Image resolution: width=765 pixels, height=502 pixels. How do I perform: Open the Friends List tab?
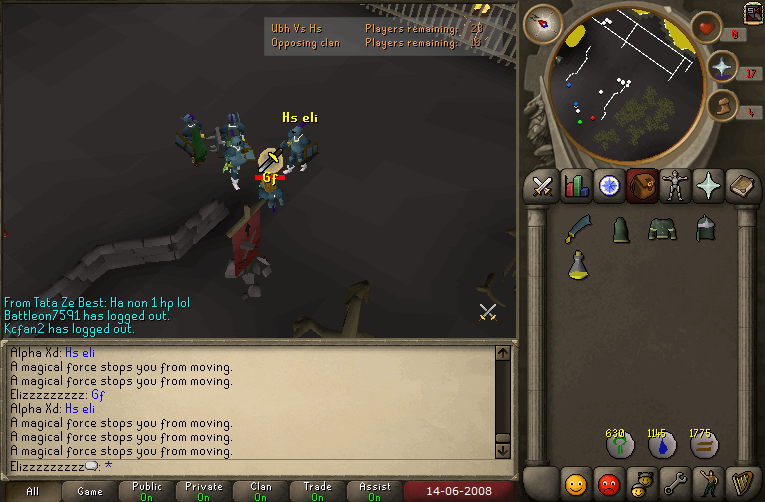[x=575, y=484]
